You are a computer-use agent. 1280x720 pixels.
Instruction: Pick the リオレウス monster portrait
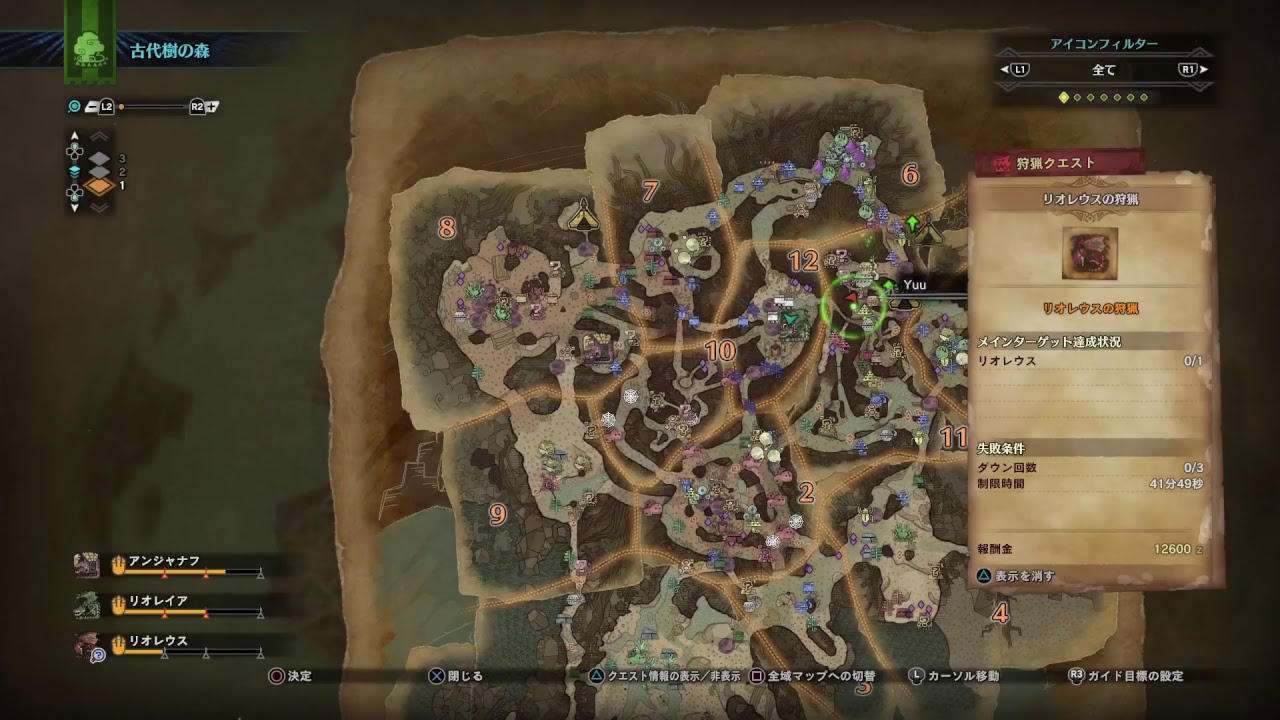(x=87, y=645)
